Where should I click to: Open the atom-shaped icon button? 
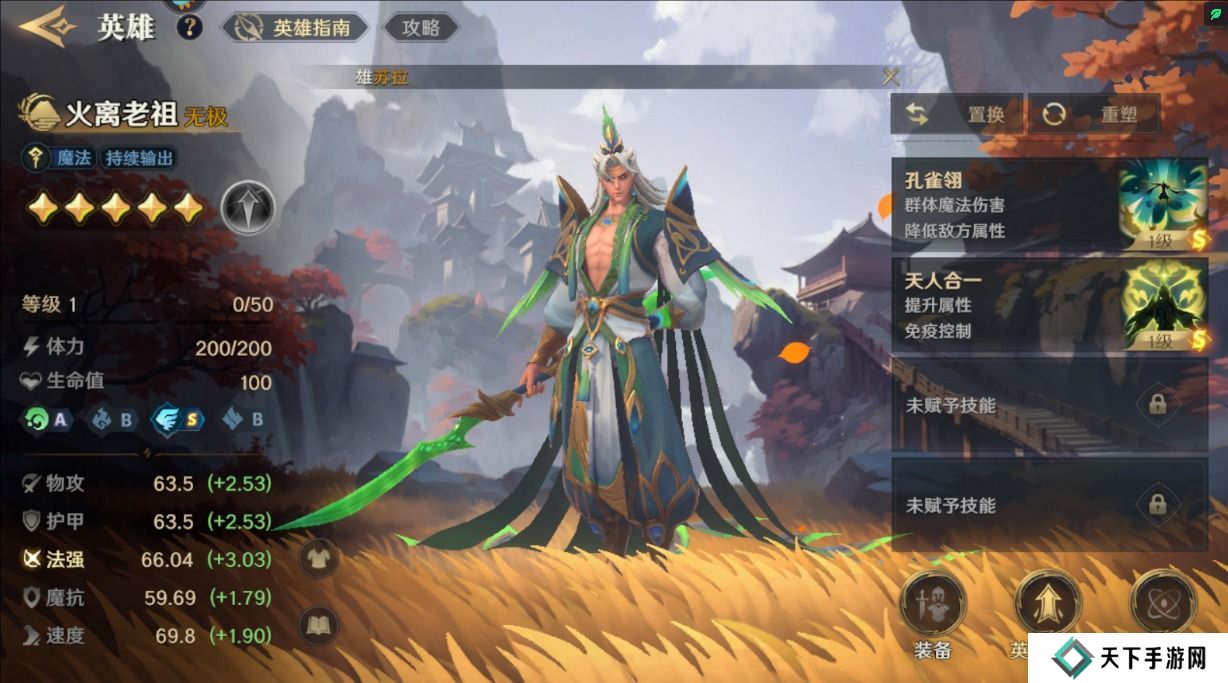pos(1162,603)
